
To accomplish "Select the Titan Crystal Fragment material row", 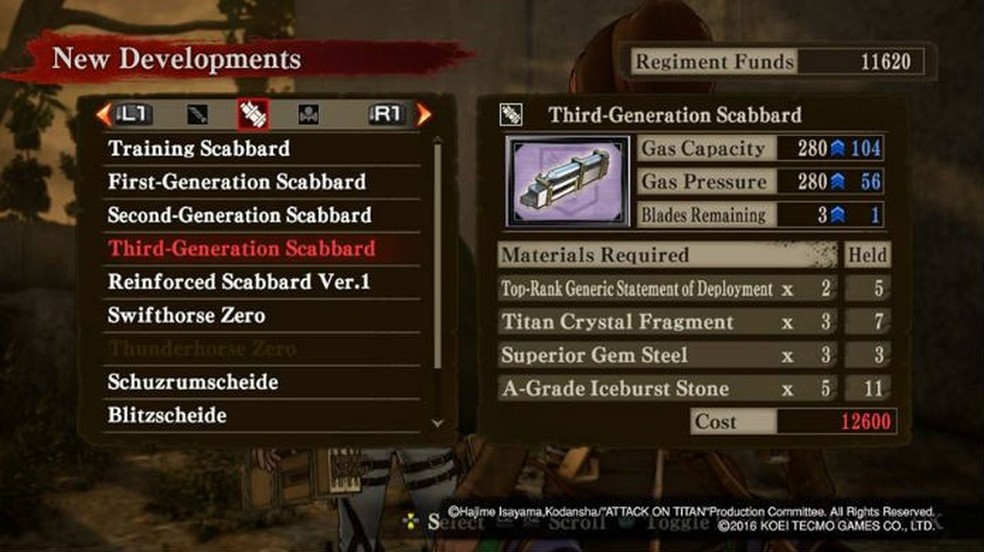I will pyautogui.click(x=667, y=322).
